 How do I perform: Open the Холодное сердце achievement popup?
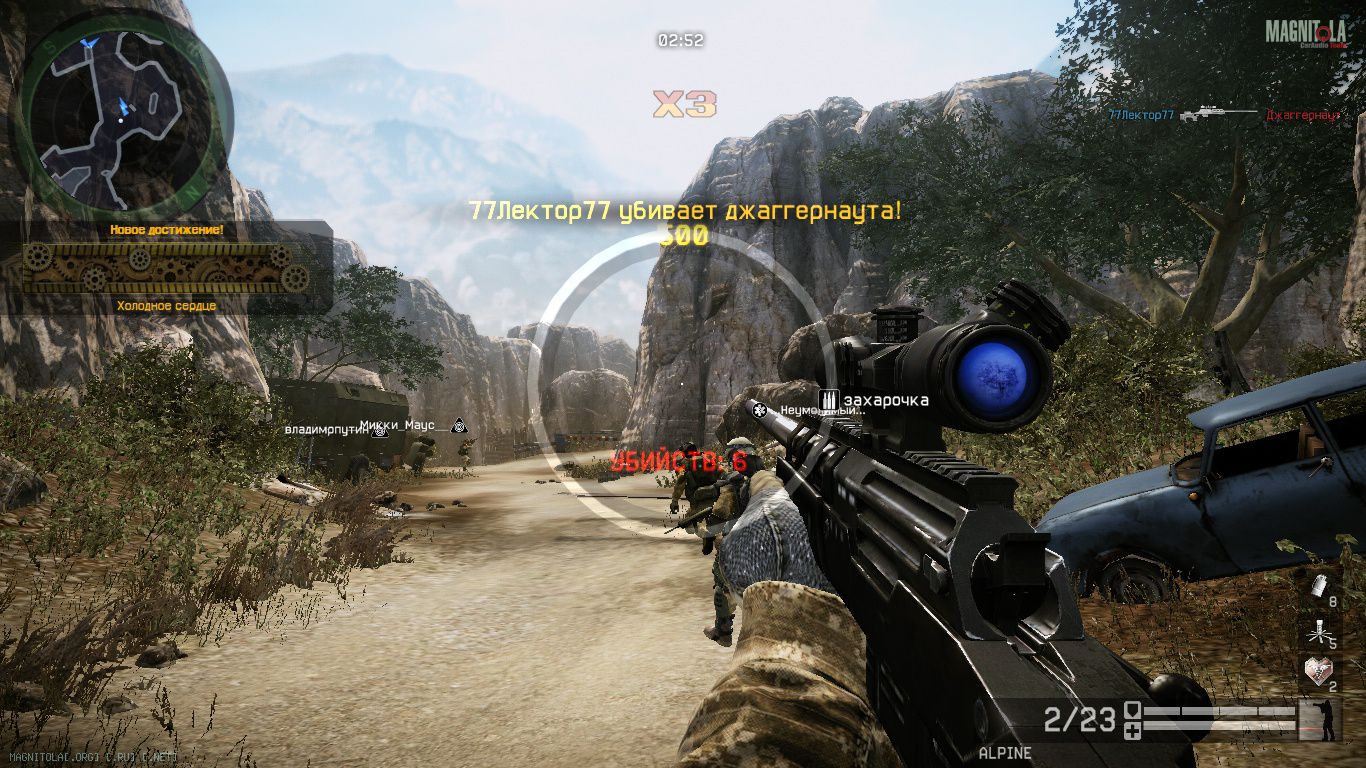(166, 268)
